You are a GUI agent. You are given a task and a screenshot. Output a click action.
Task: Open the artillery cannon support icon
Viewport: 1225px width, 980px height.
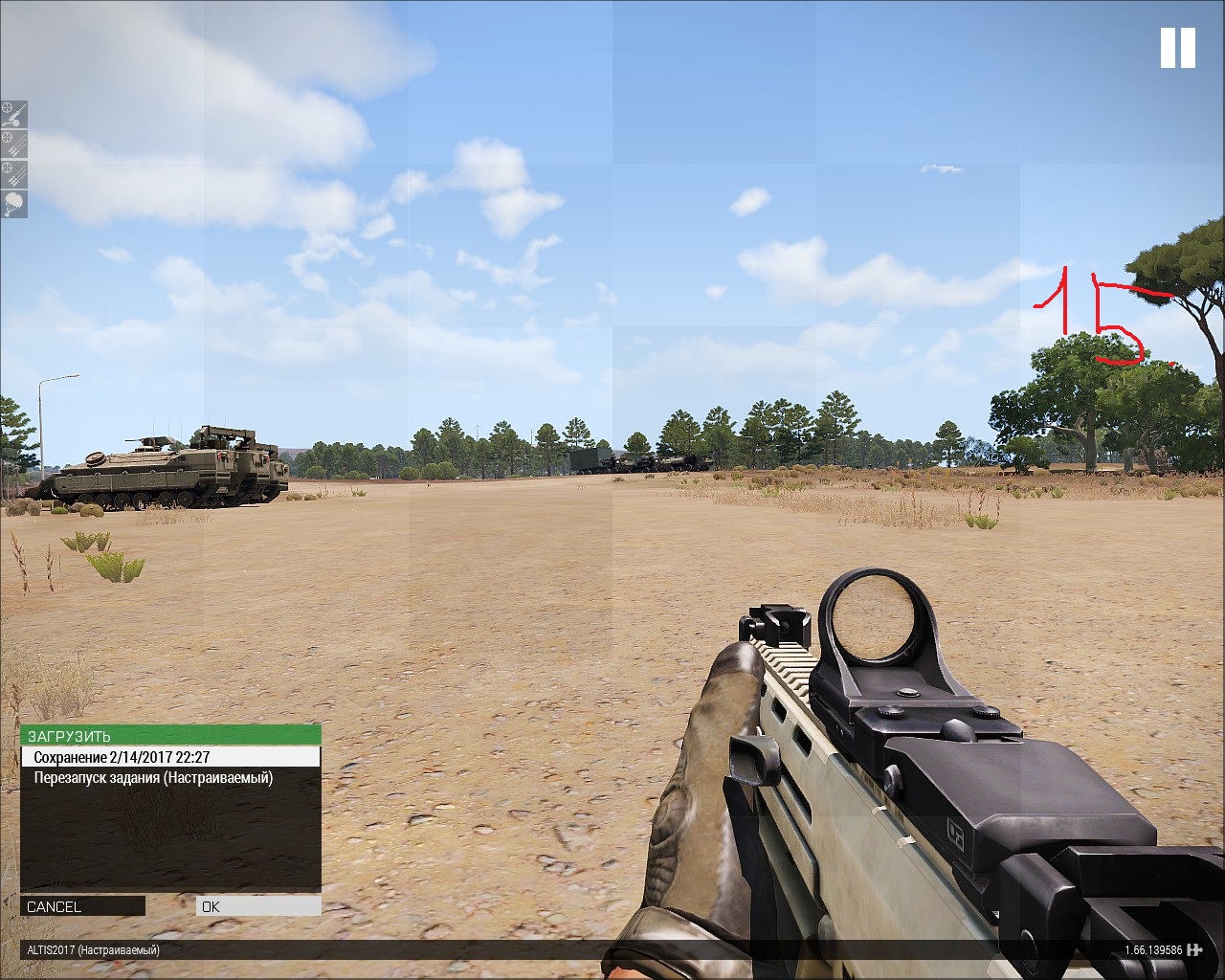[14, 115]
